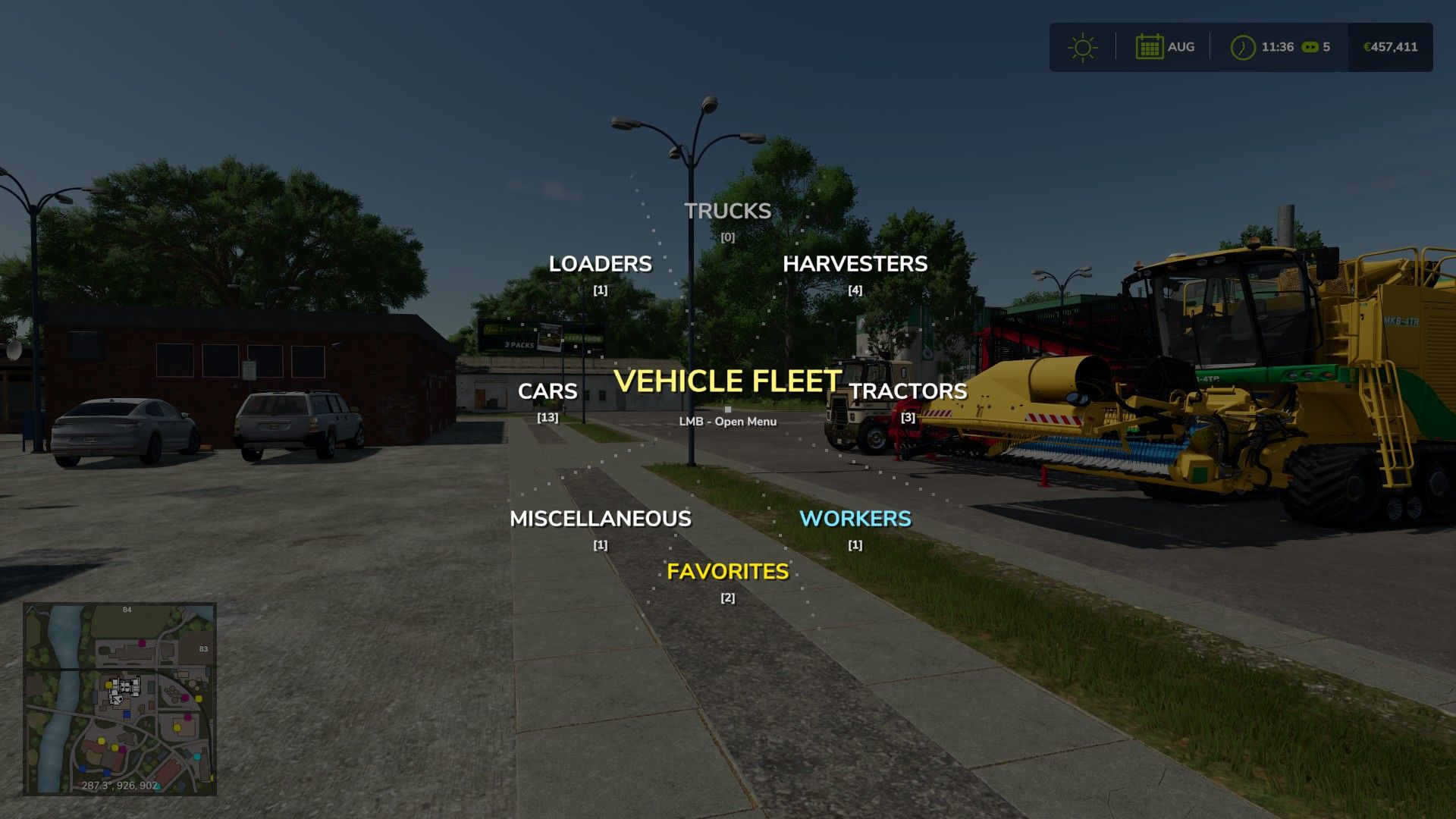Click the sun weather icon in the HUD
1456x819 pixels.
[x=1082, y=46]
